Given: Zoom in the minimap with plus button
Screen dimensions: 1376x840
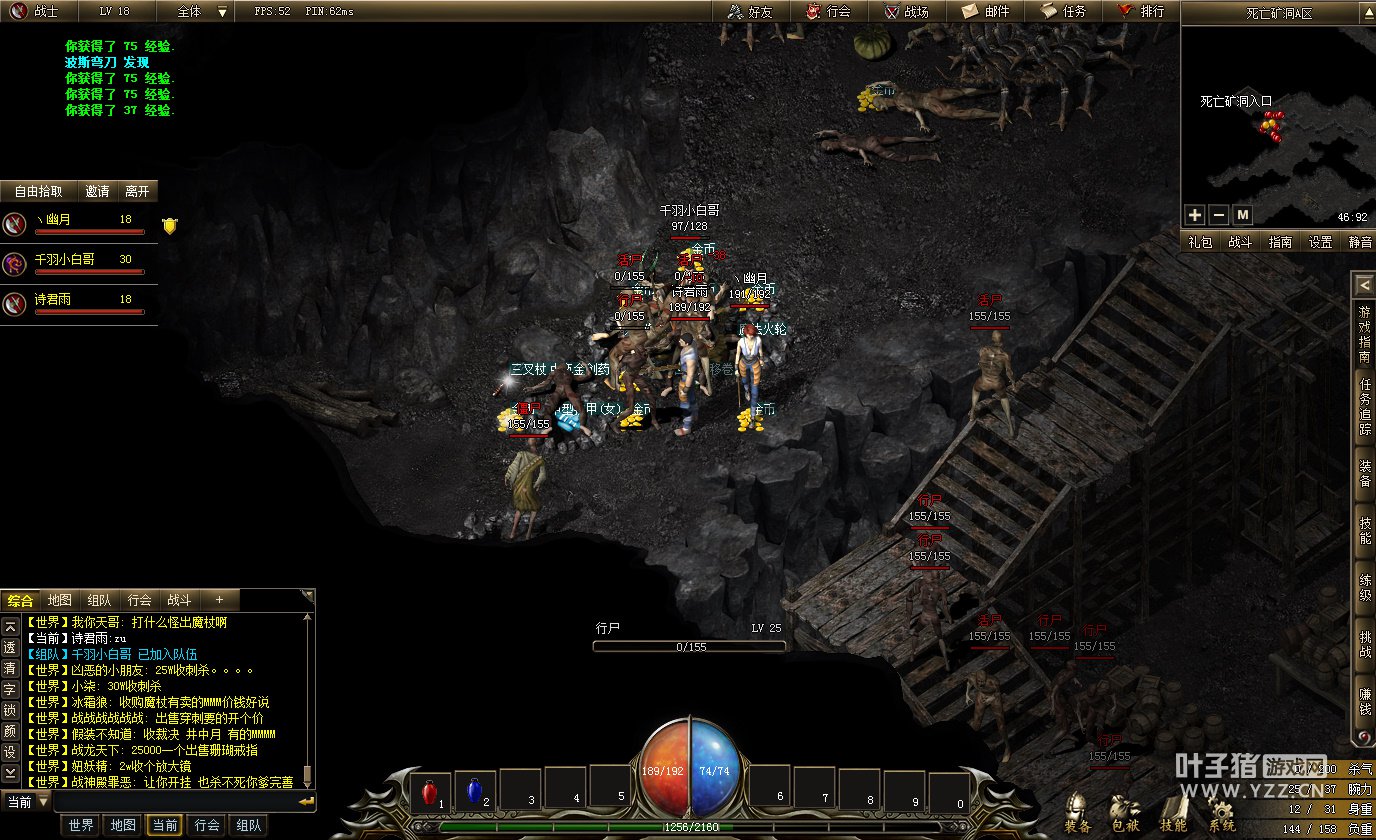Looking at the screenshot, I should click(1195, 215).
